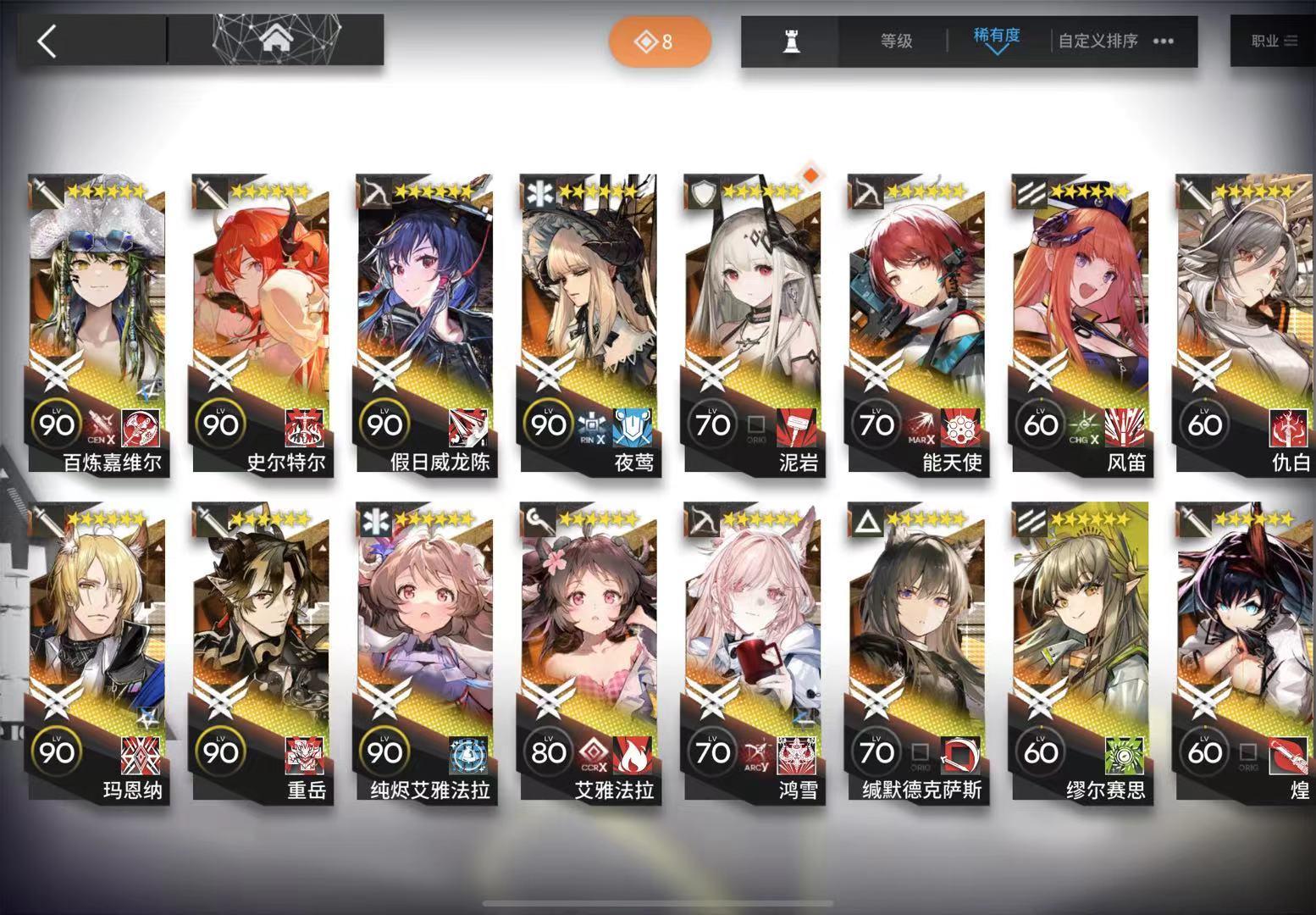Click the orange currency badge showing 8
1316x915 pixels.
point(660,40)
